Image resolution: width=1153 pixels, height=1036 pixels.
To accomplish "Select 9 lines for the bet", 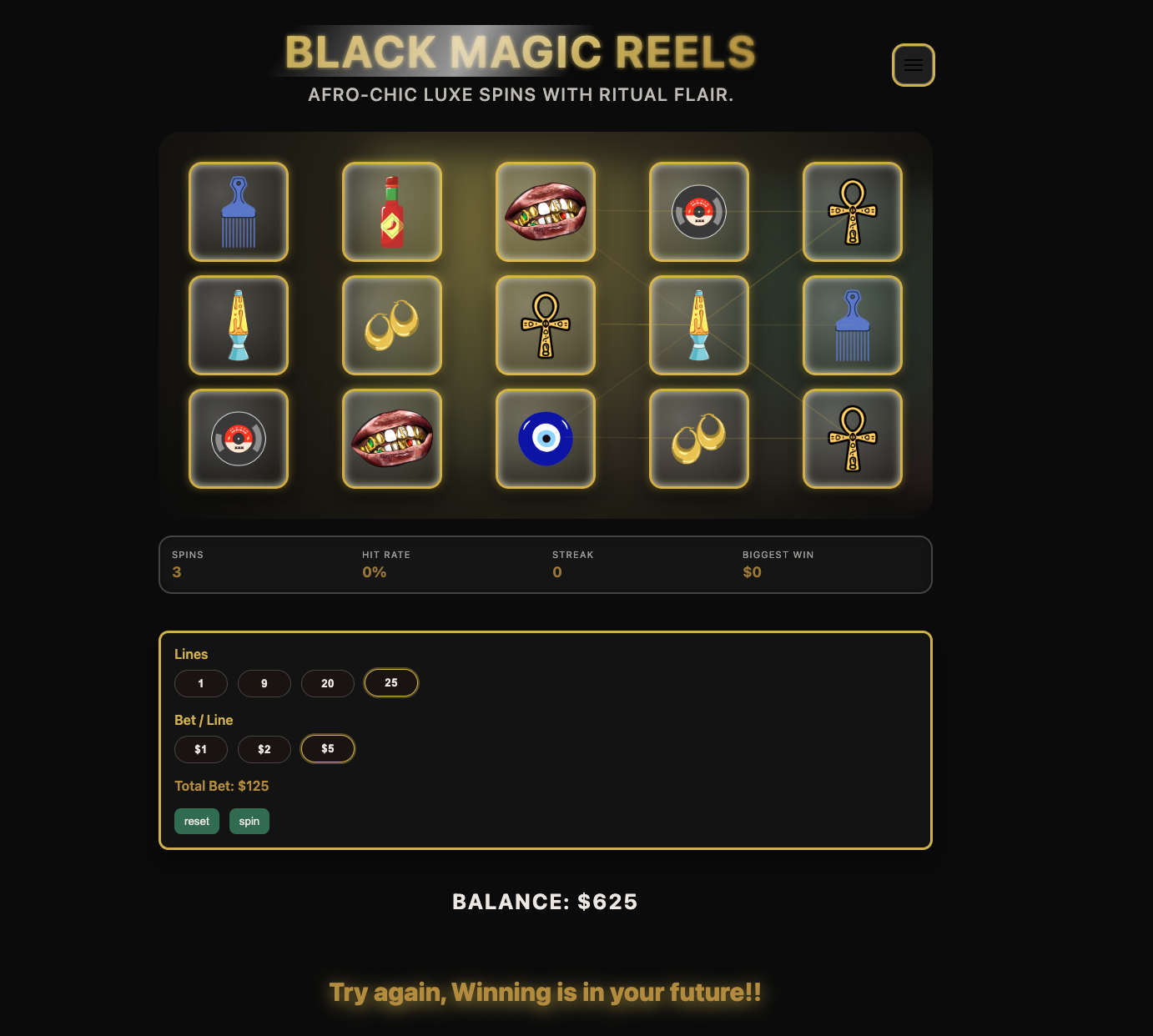I will [264, 683].
